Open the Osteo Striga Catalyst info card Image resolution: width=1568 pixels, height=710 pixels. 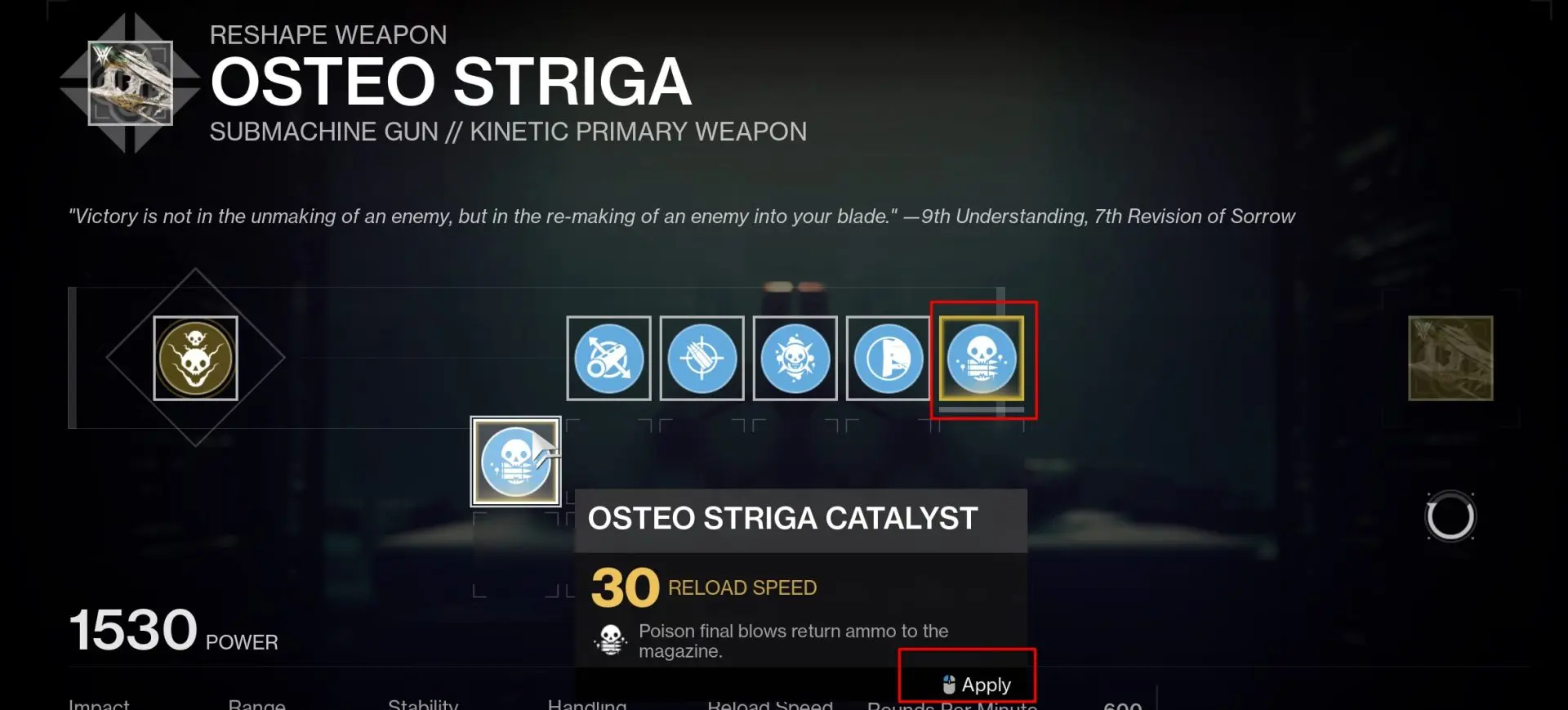[x=782, y=519]
